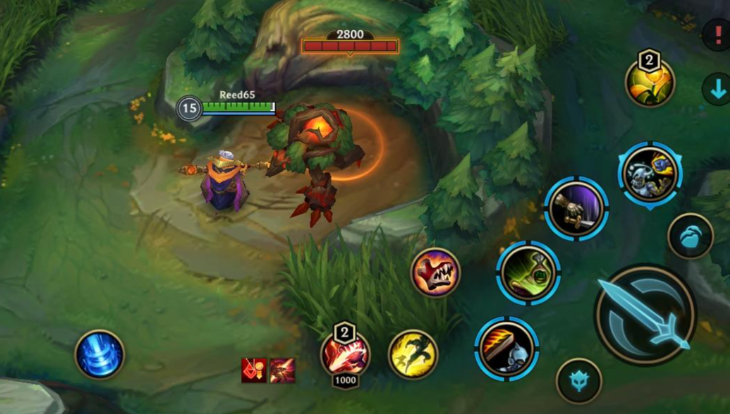Place a ward using the yellow trinket icon

pyautogui.click(x=649, y=82)
